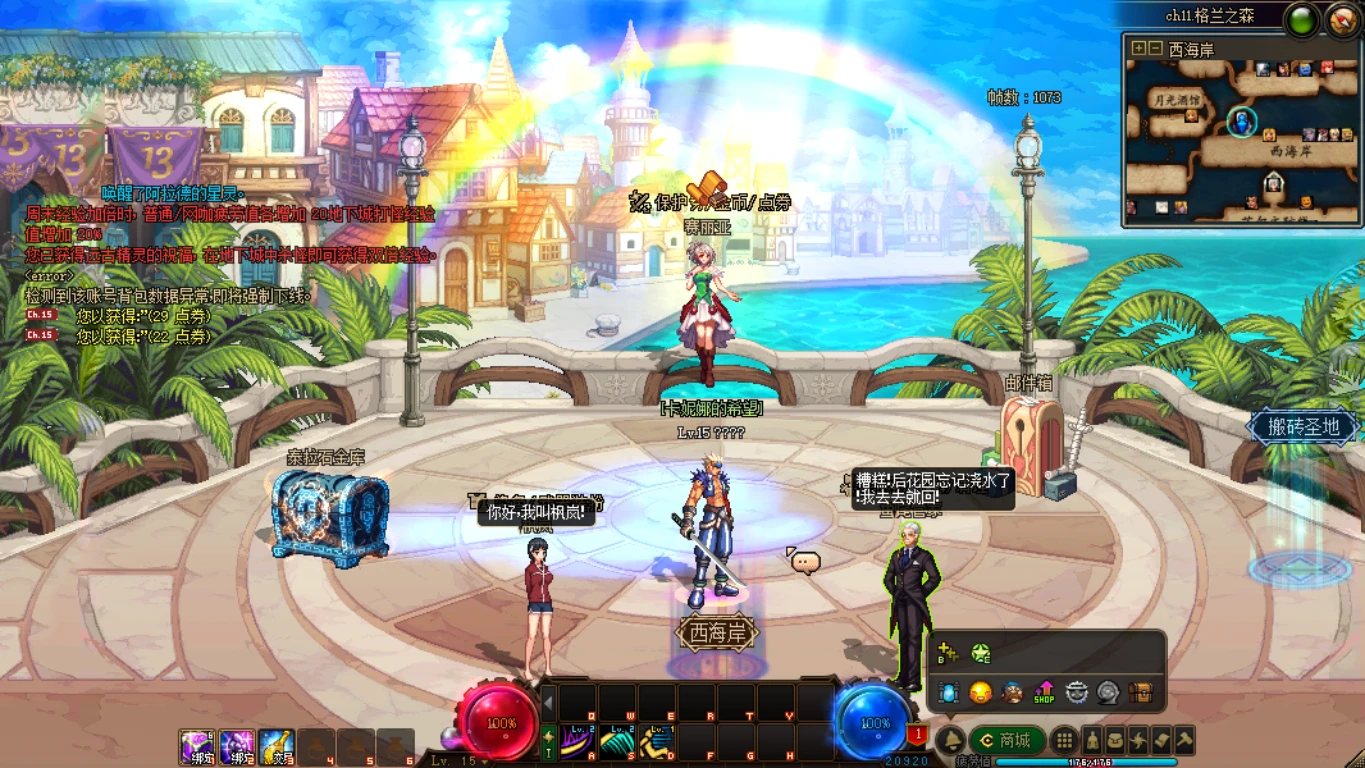Click the bell notification button
1365x768 pixels.
(950, 740)
